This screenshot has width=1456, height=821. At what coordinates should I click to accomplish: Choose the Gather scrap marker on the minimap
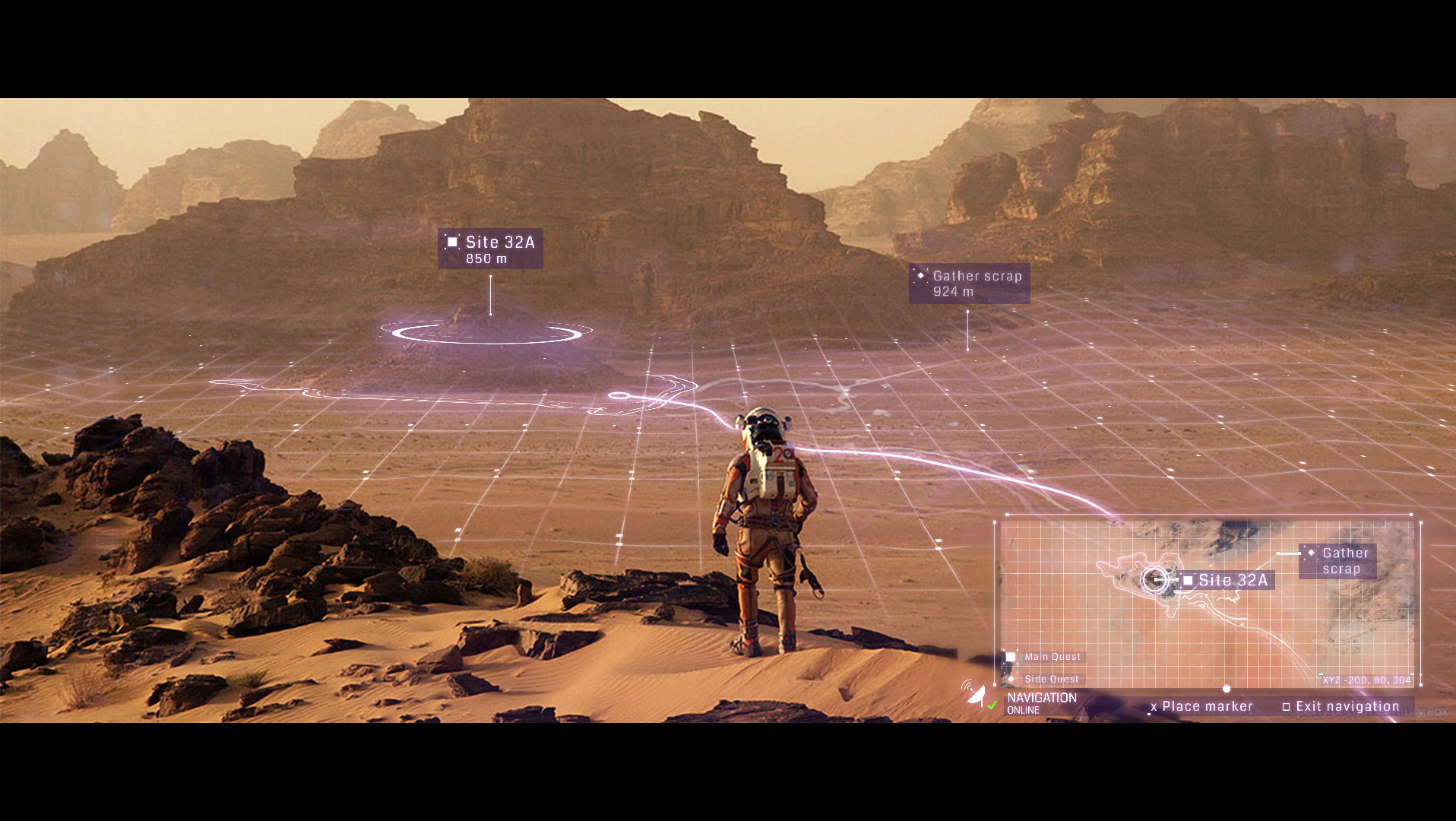point(1337,561)
